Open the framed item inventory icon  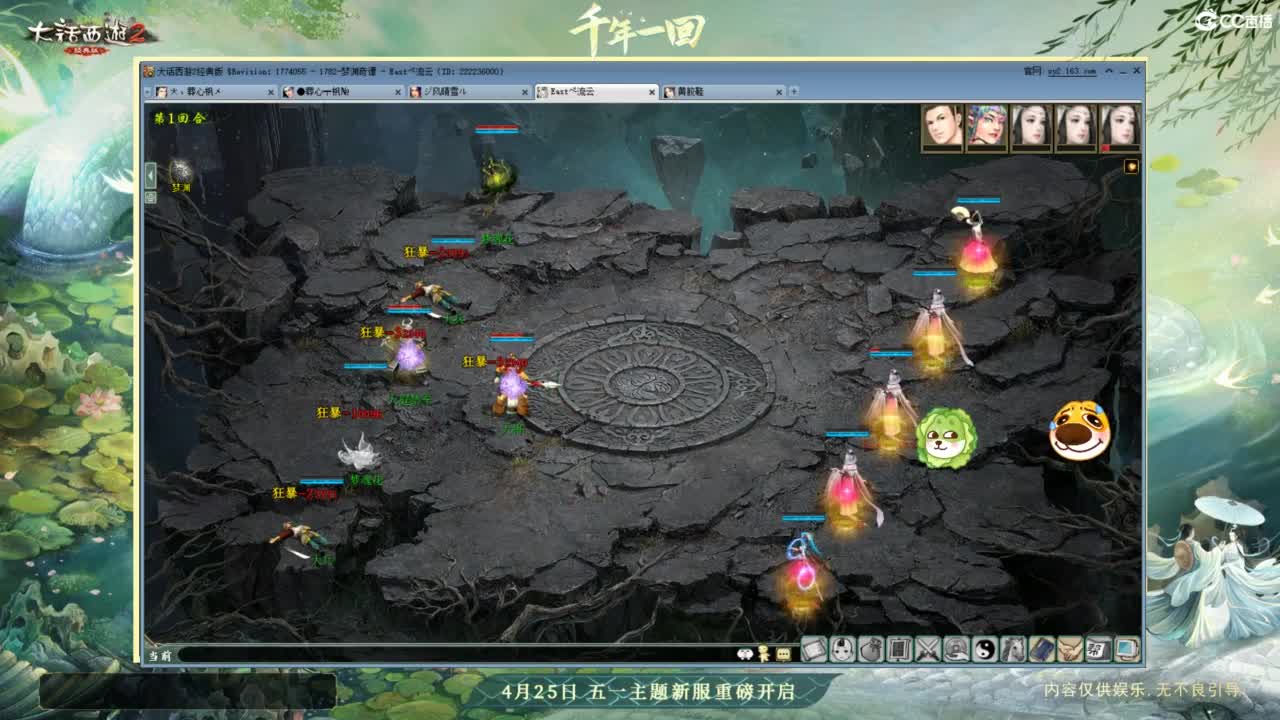click(x=900, y=652)
